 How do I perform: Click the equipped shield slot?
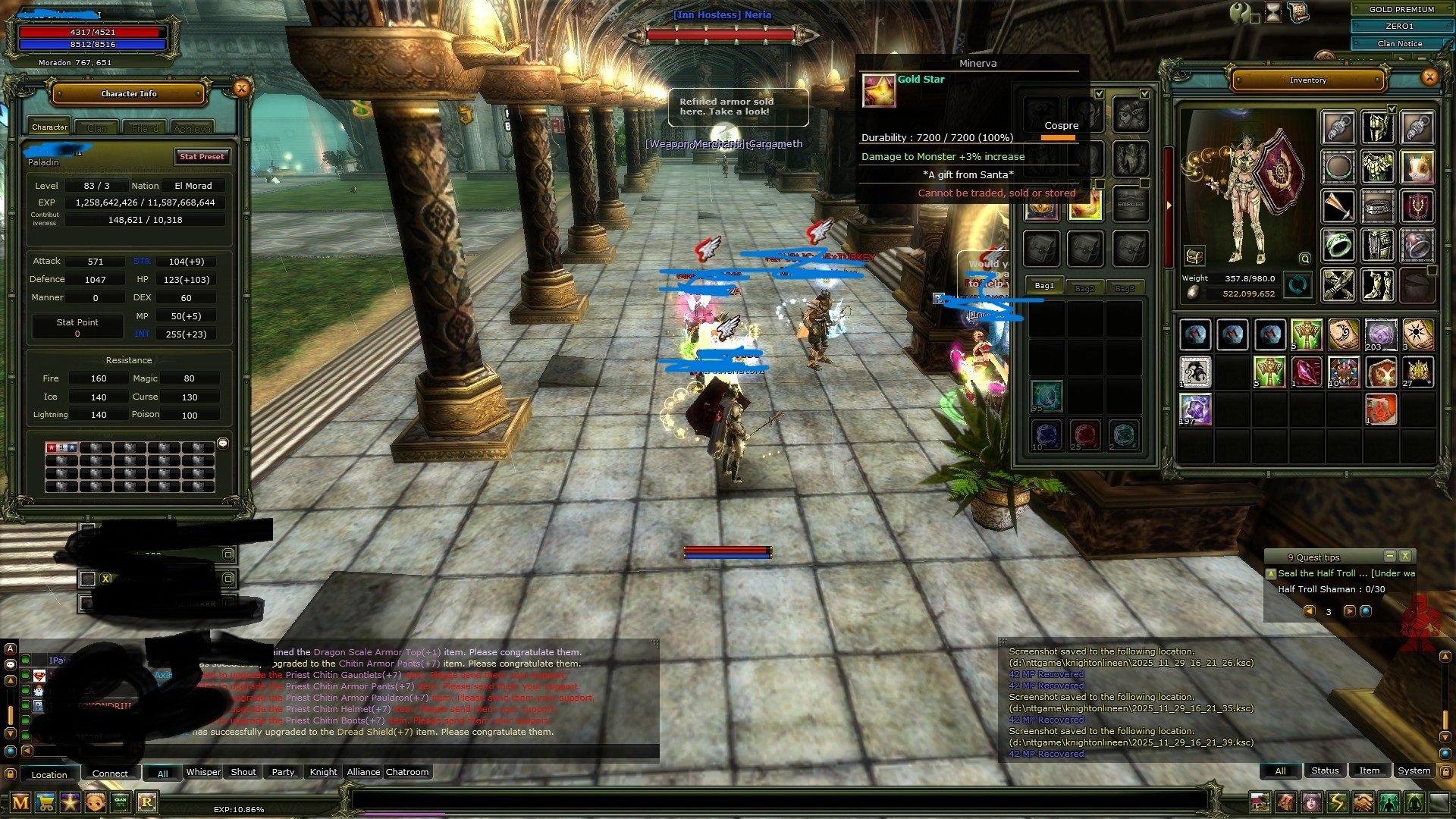pyautogui.click(x=1416, y=206)
